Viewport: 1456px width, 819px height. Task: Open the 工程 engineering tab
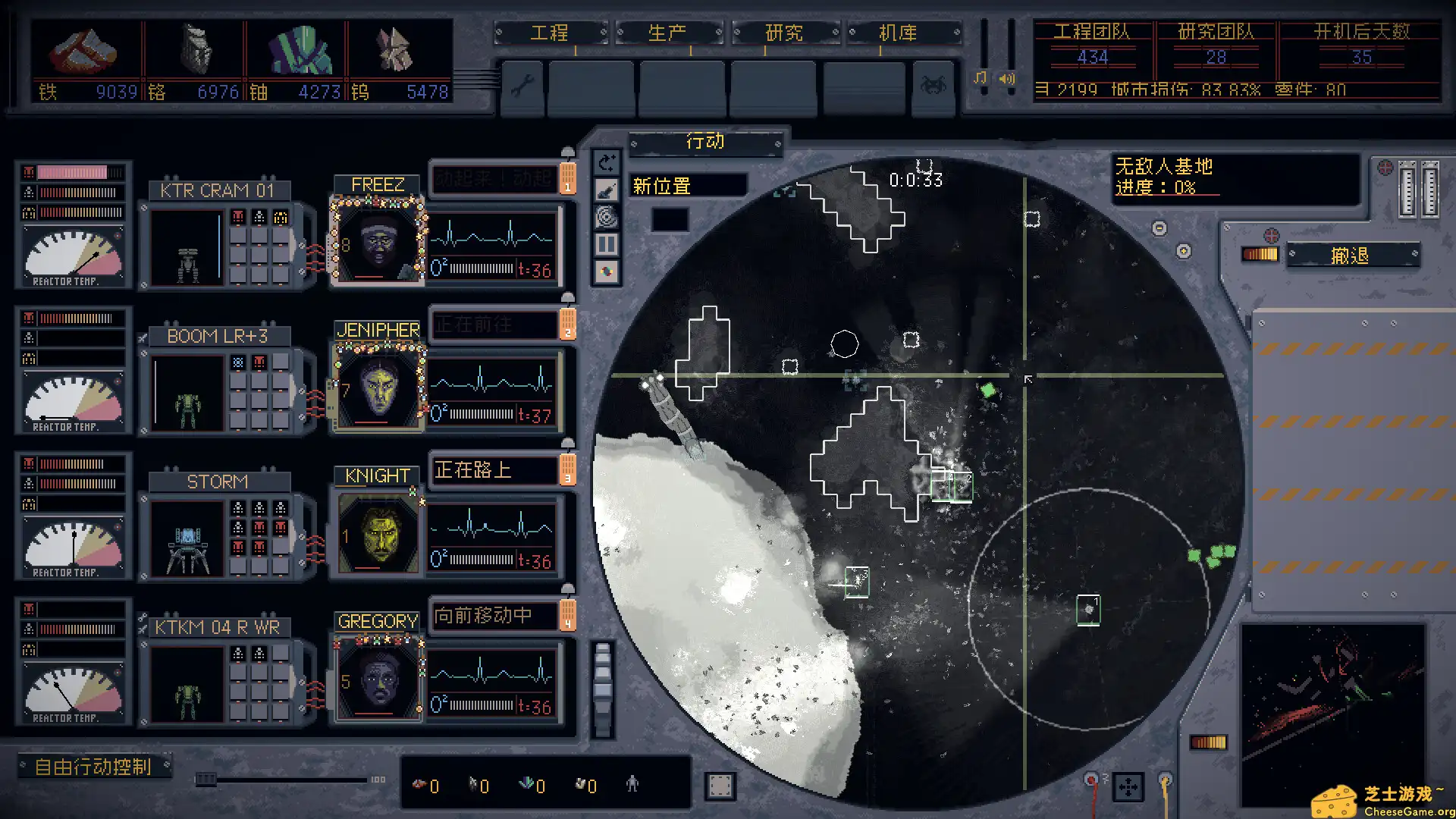pyautogui.click(x=550, y=33)
